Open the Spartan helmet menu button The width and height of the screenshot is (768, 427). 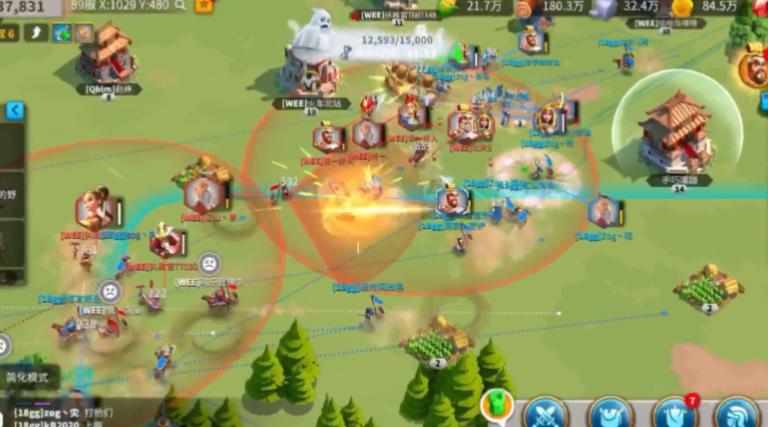pos(739,414)
